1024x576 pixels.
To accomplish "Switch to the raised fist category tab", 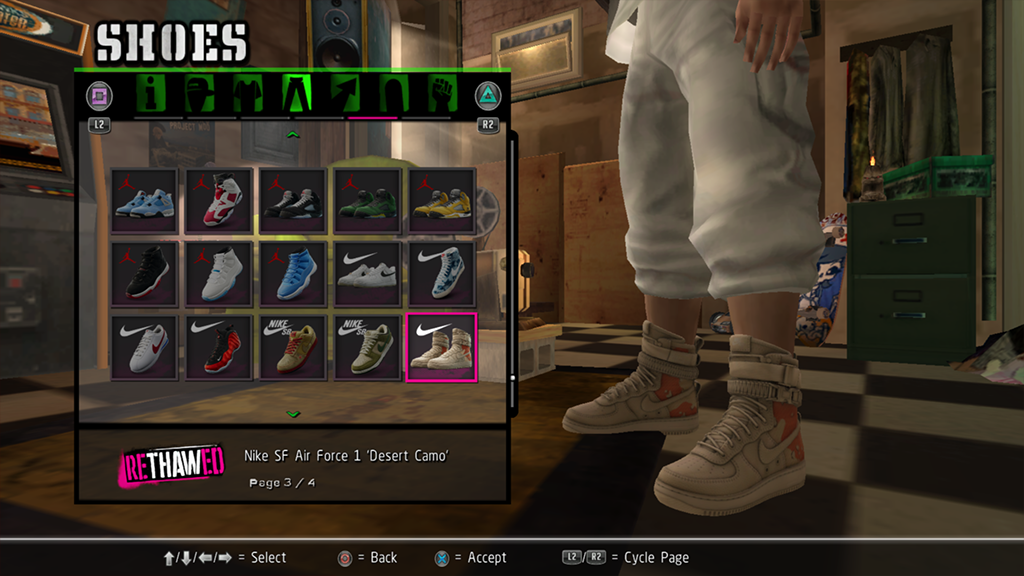I will 441,94.
